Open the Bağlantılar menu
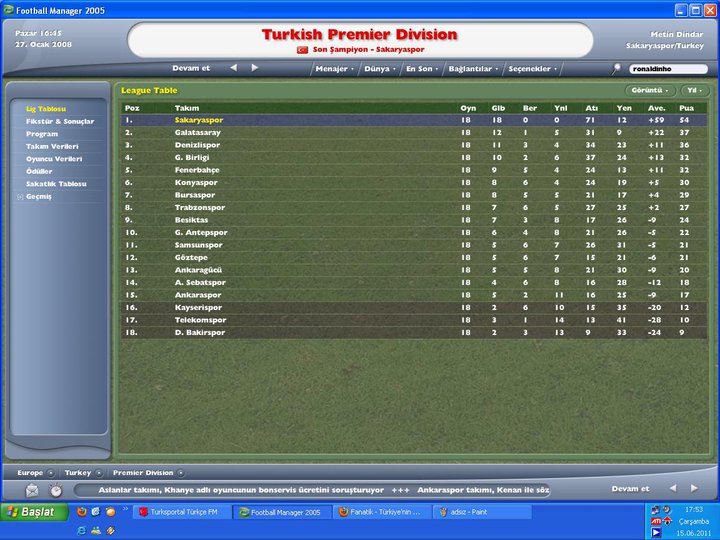Screen dimensions: 720x540 [473, 69]
